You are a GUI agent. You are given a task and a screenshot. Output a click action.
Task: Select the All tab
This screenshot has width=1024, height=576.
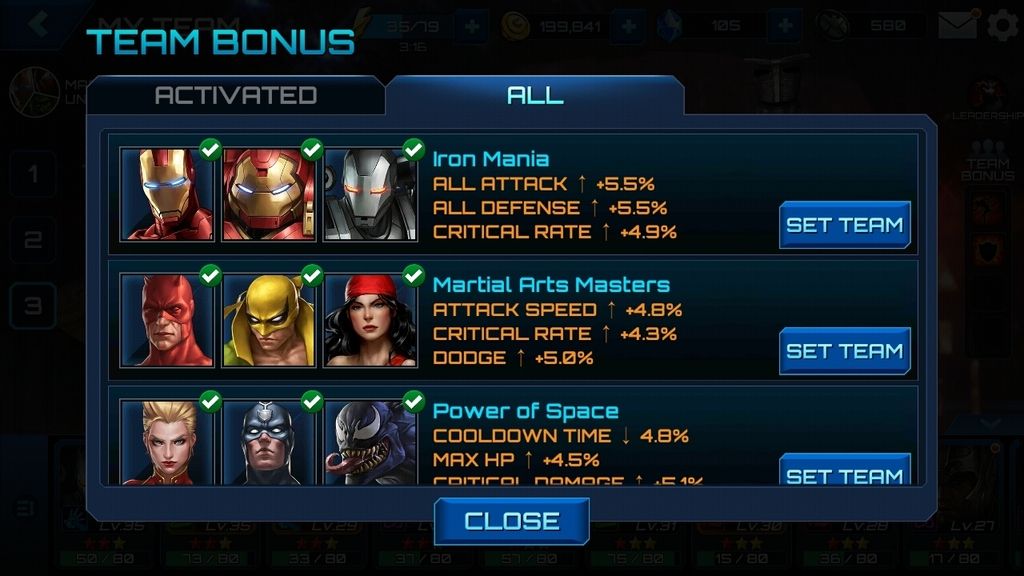[535, 95]
